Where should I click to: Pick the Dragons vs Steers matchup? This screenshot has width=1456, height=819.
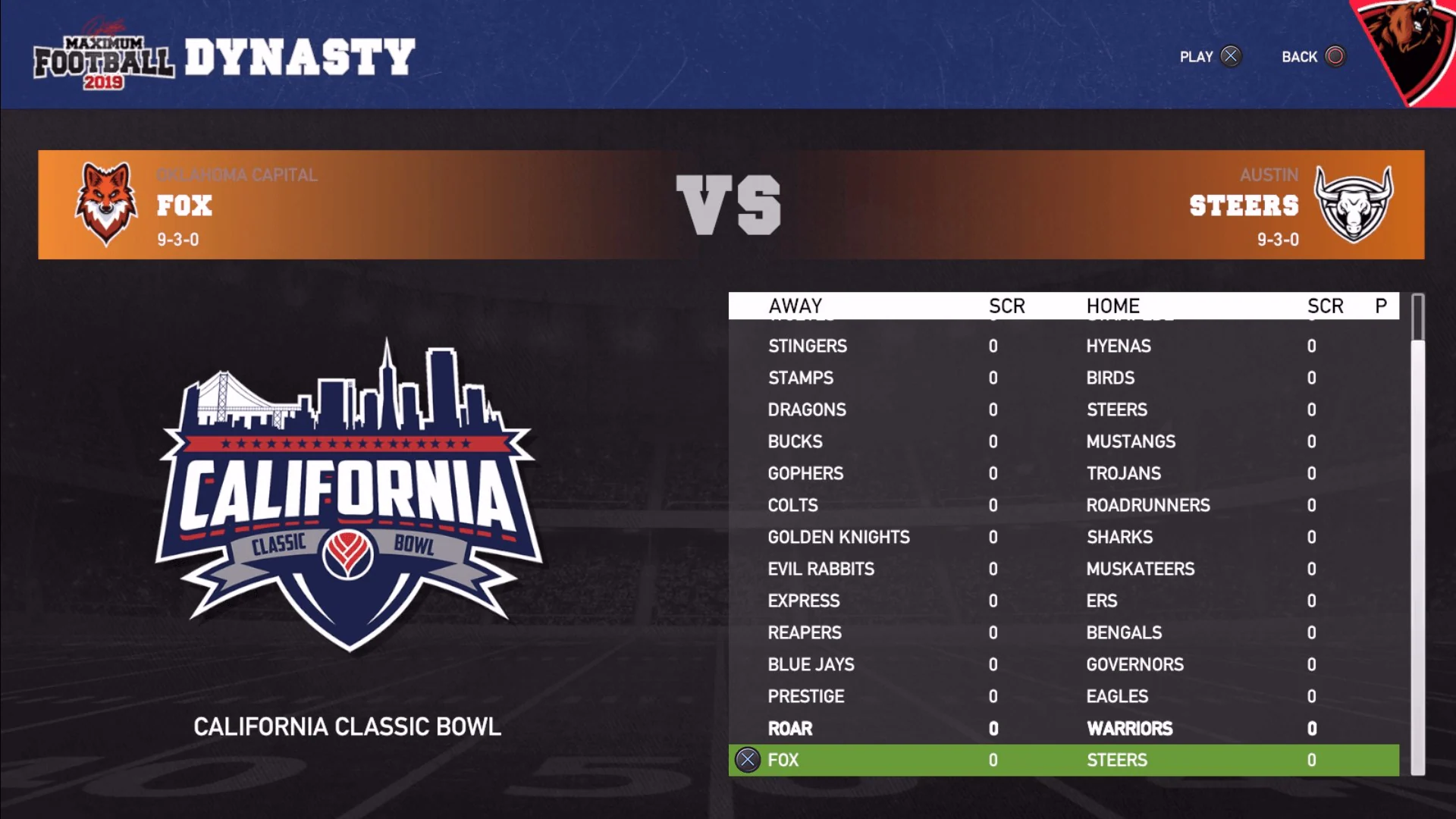(1062, 409)
